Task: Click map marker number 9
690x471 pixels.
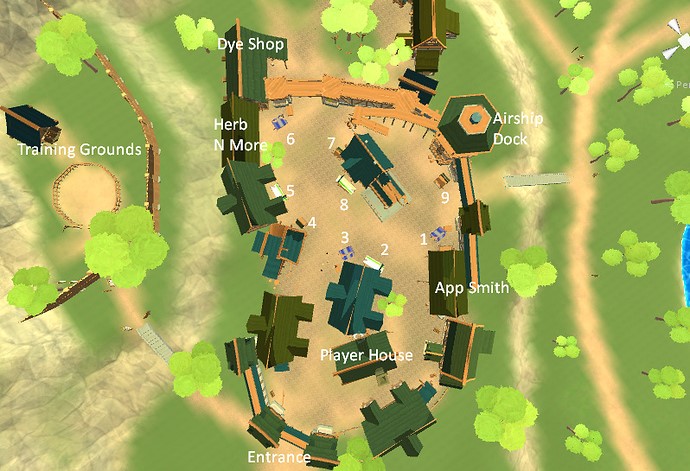Action: click(445, 197)
